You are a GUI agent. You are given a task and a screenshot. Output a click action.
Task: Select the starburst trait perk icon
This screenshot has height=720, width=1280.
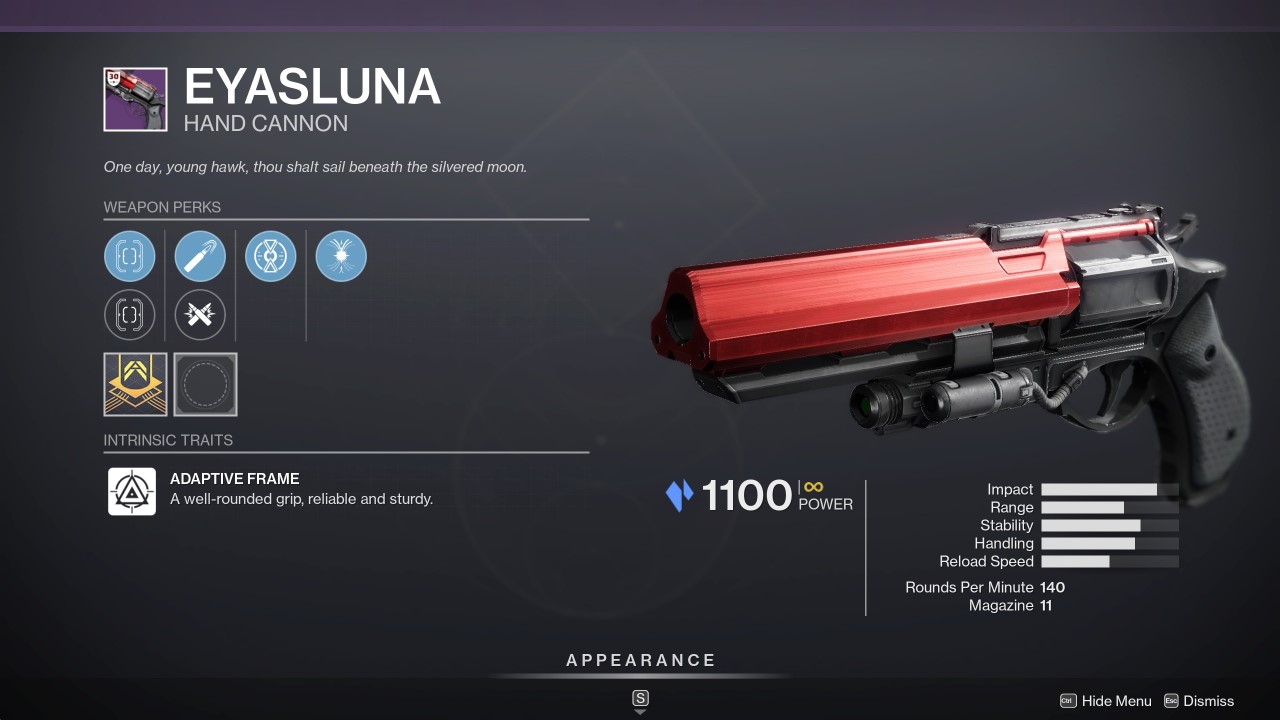tap(341, 256)
